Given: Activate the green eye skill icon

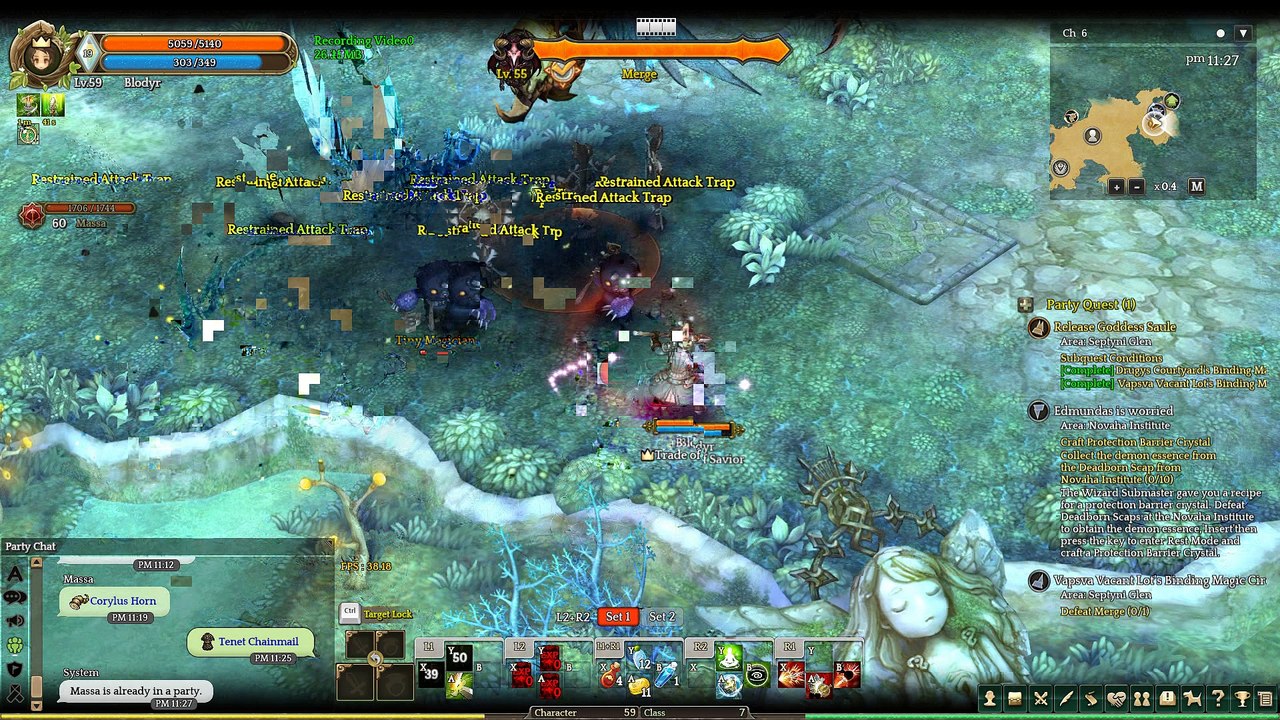Looking at the screenshot, I should click(759, 675).
